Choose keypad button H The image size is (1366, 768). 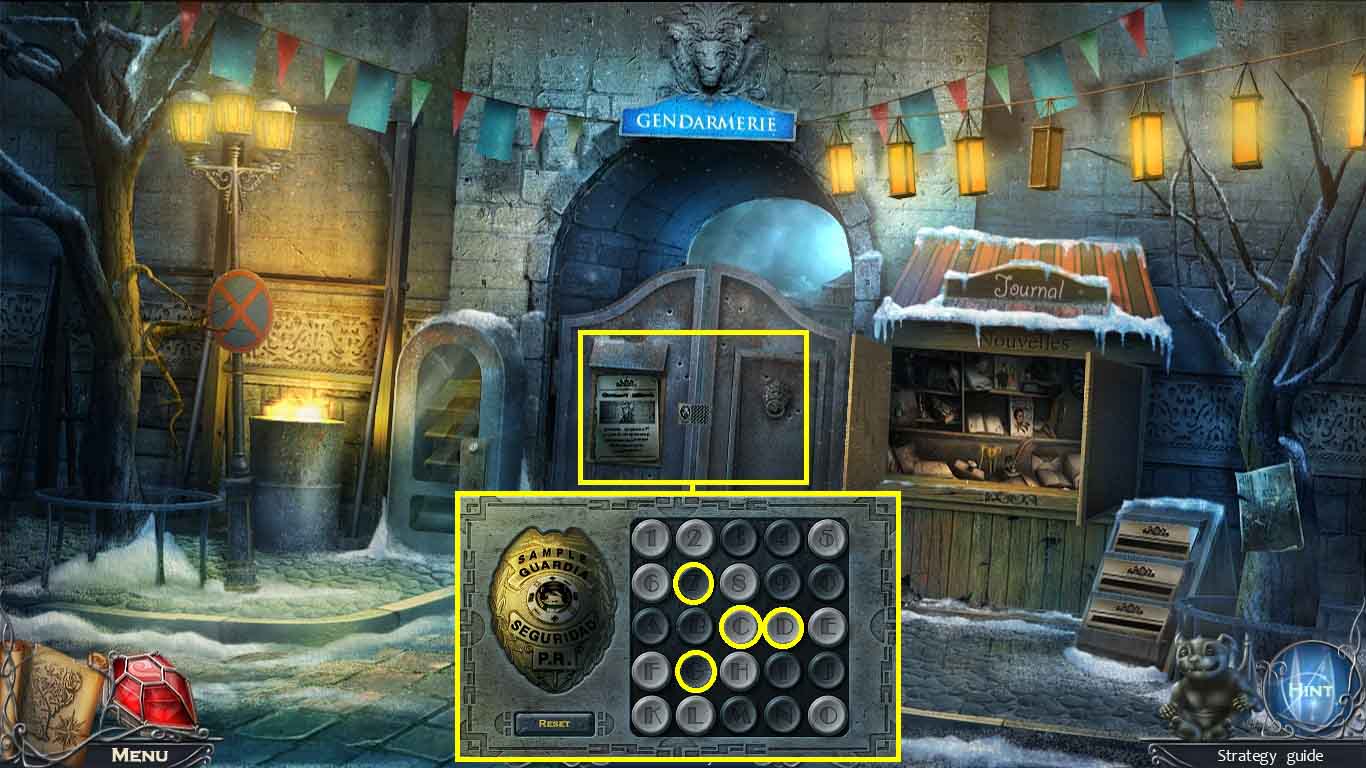tap(740, 670)
